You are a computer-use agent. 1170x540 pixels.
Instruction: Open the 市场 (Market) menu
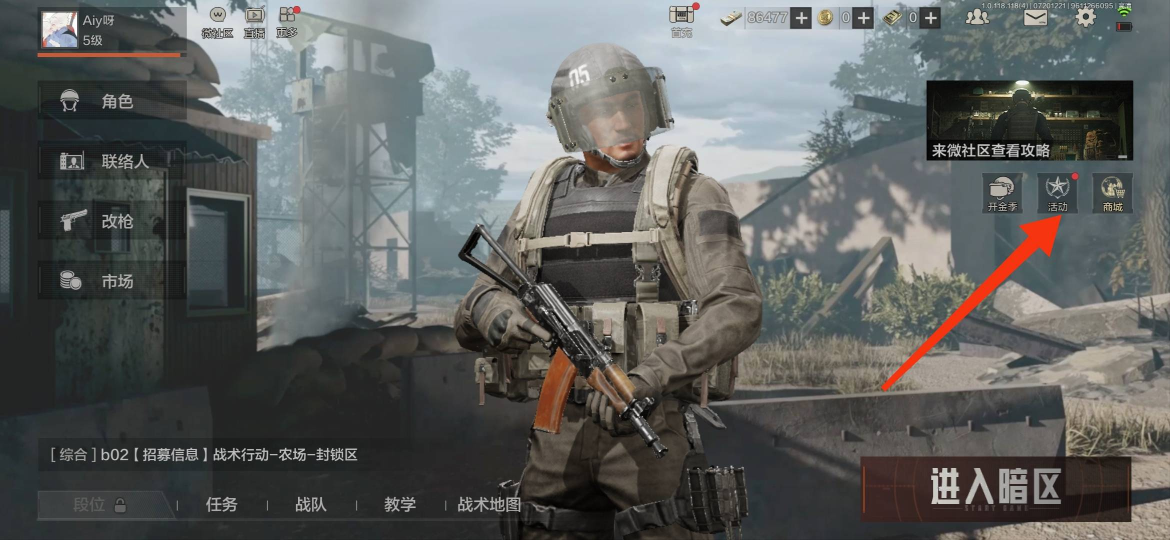pyautogui.click(x=112, y=281)
